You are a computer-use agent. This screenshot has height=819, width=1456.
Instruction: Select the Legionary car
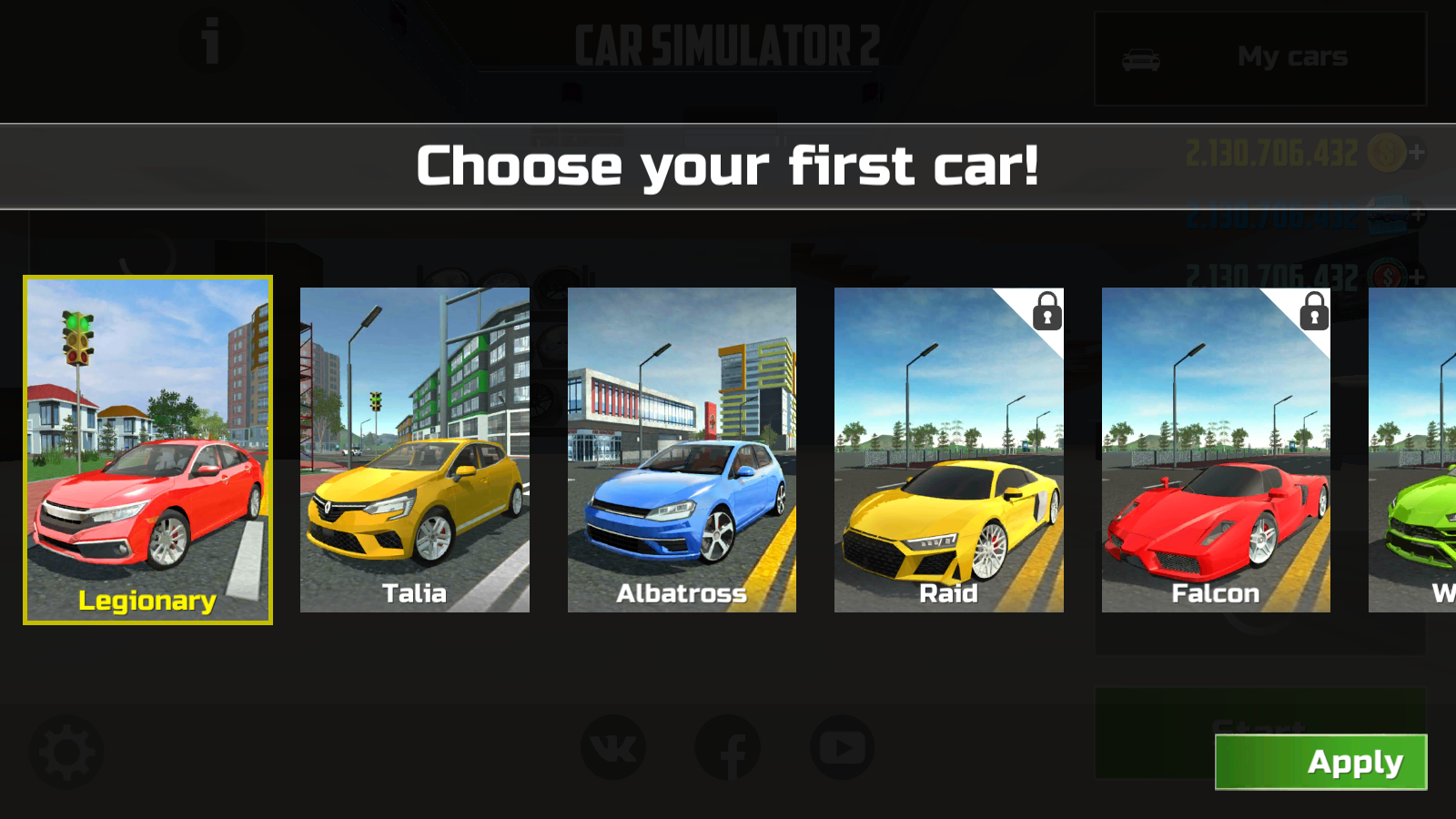148,450
